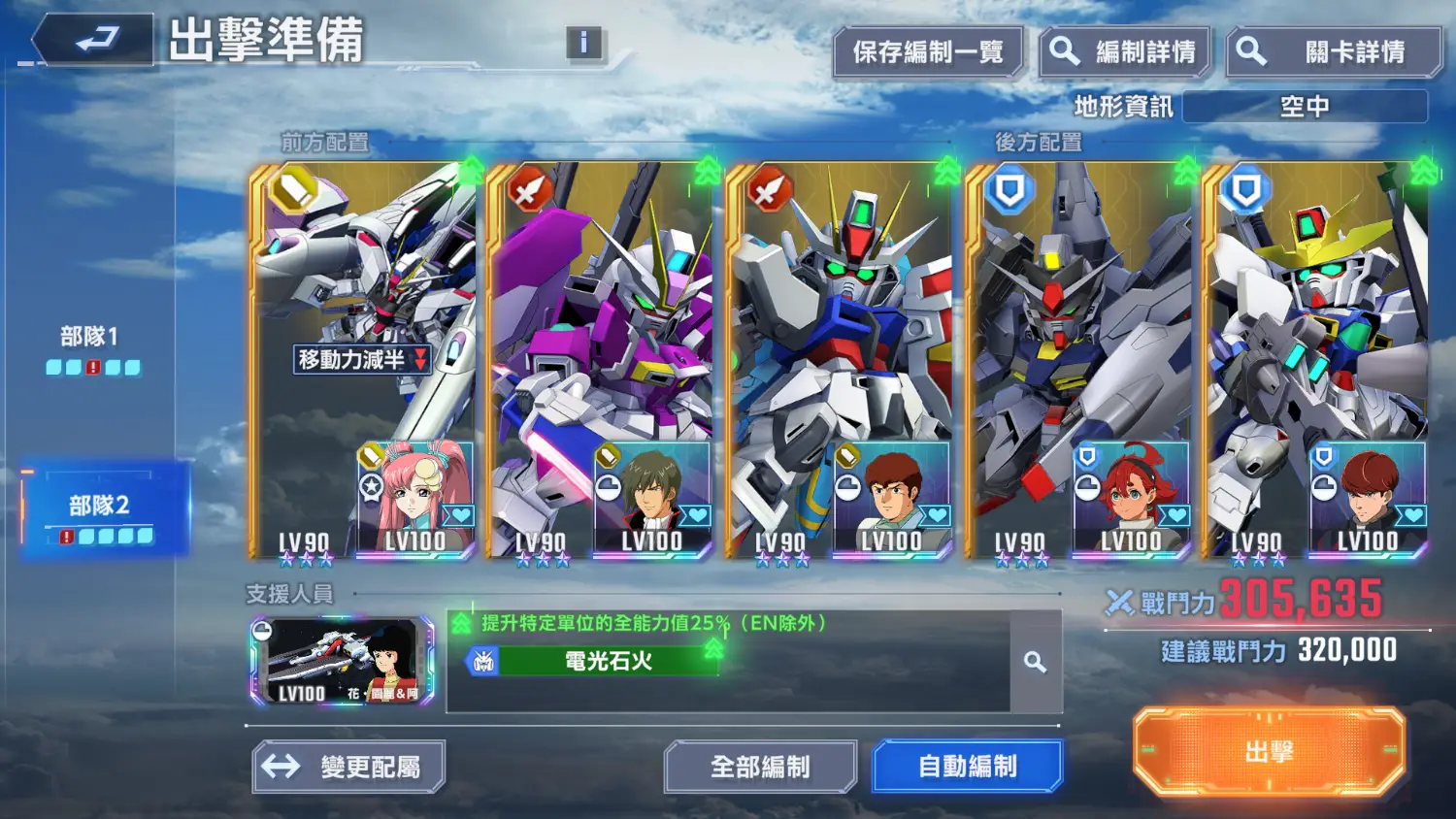This screenshot has width=1456, height=819.
Task: Open 保存編制一覽 saved formations list
Action: pos(927,52)
